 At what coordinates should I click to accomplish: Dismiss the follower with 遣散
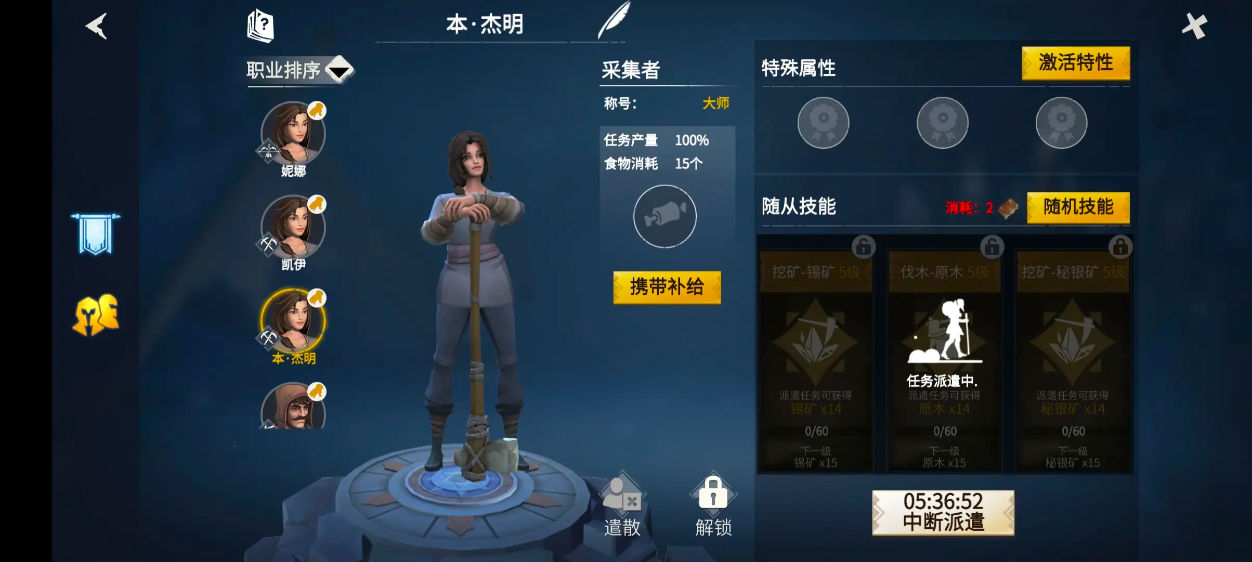coord(622,506)
